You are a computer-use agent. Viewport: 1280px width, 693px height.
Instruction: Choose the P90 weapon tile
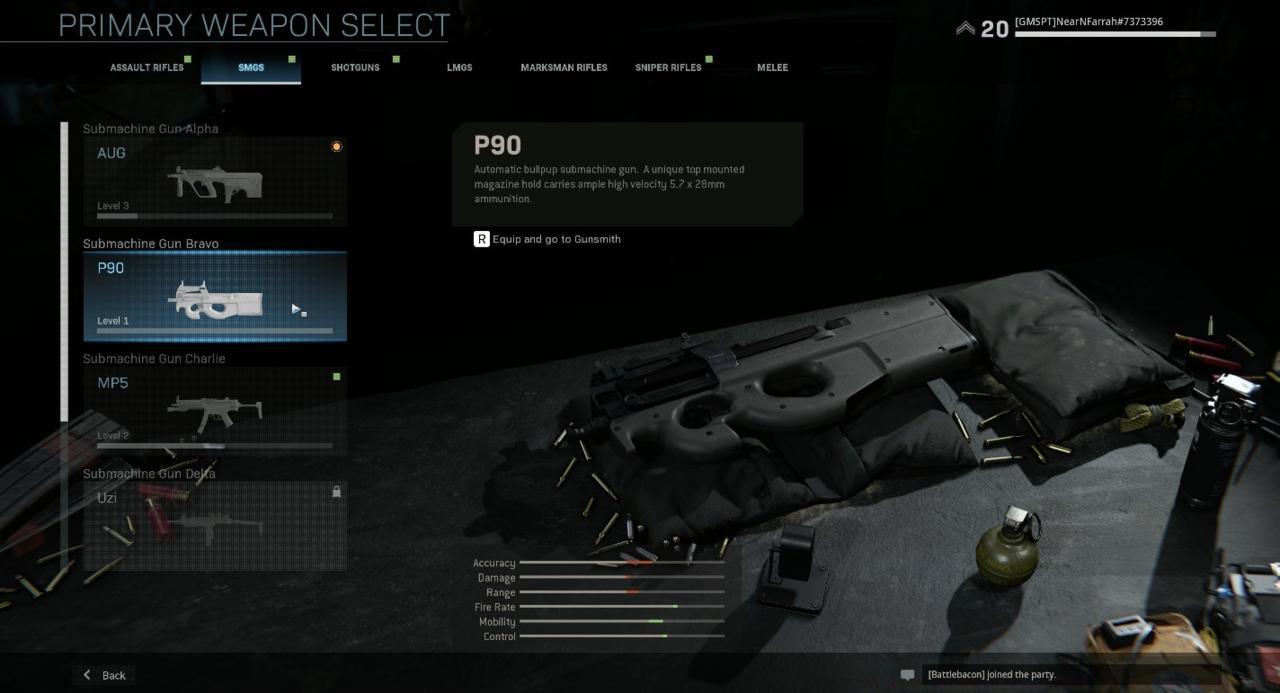click(215, 296)
